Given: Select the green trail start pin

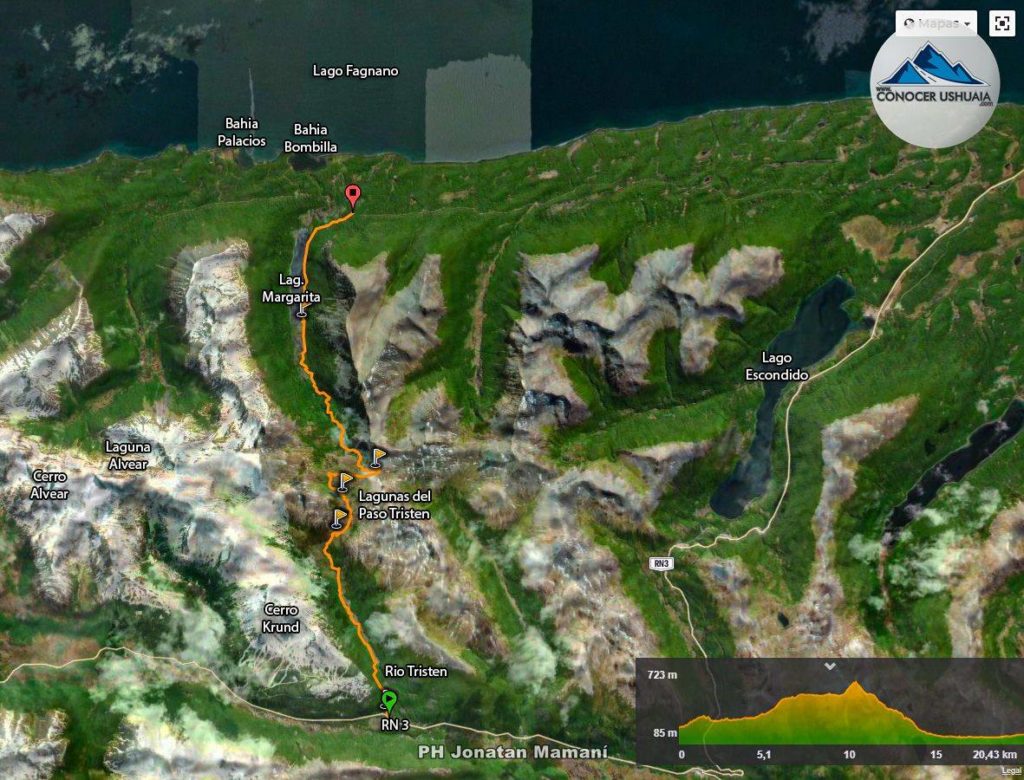Looking at the screenshot, I should click(389, 700).
